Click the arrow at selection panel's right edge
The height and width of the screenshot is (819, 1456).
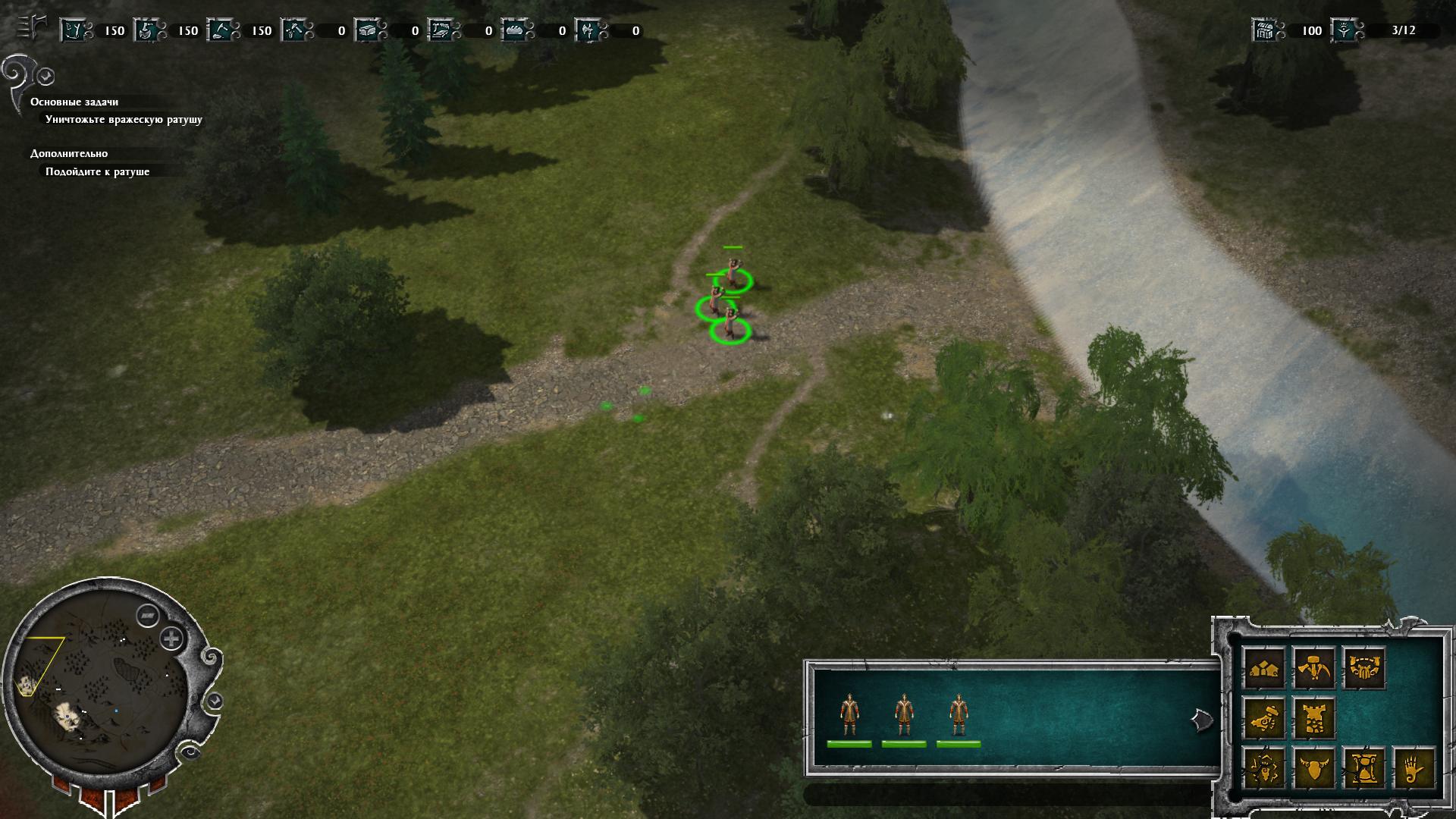1200,720
